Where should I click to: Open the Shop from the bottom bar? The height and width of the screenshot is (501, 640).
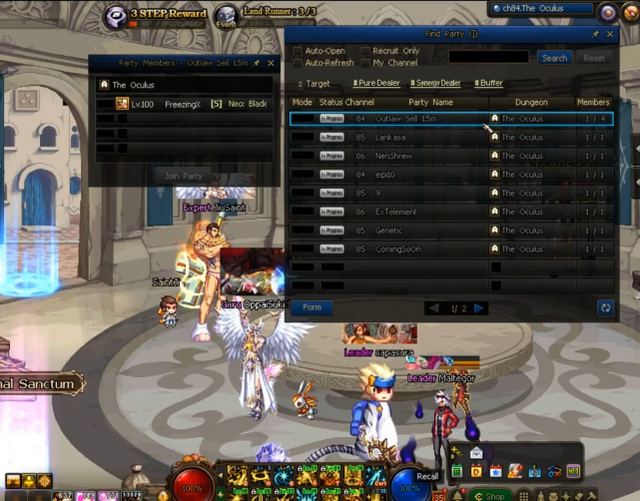pyautogui.click(x=493, y=495)
